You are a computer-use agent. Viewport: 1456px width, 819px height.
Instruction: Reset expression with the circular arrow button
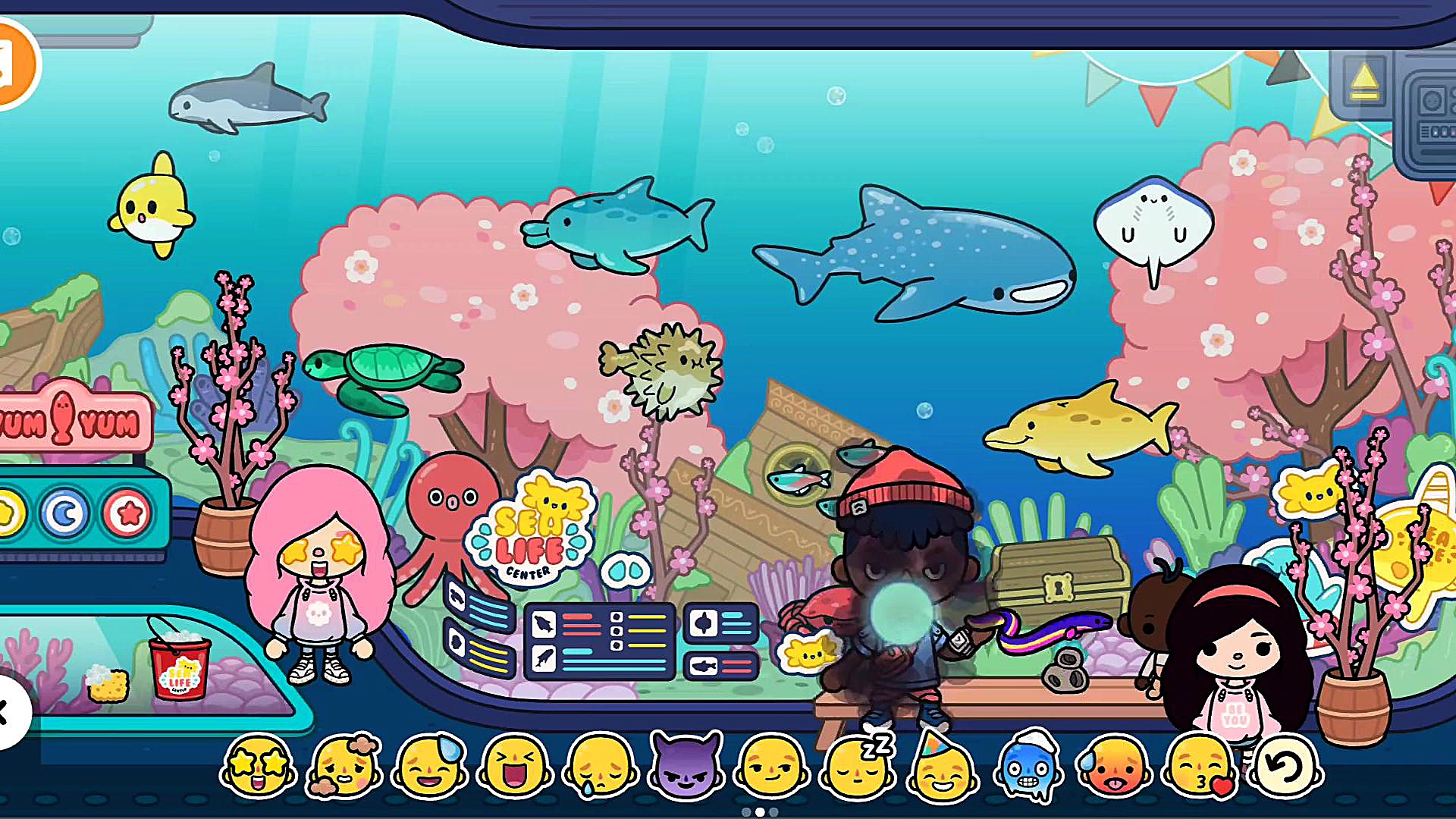click(x=1287, y=767)
